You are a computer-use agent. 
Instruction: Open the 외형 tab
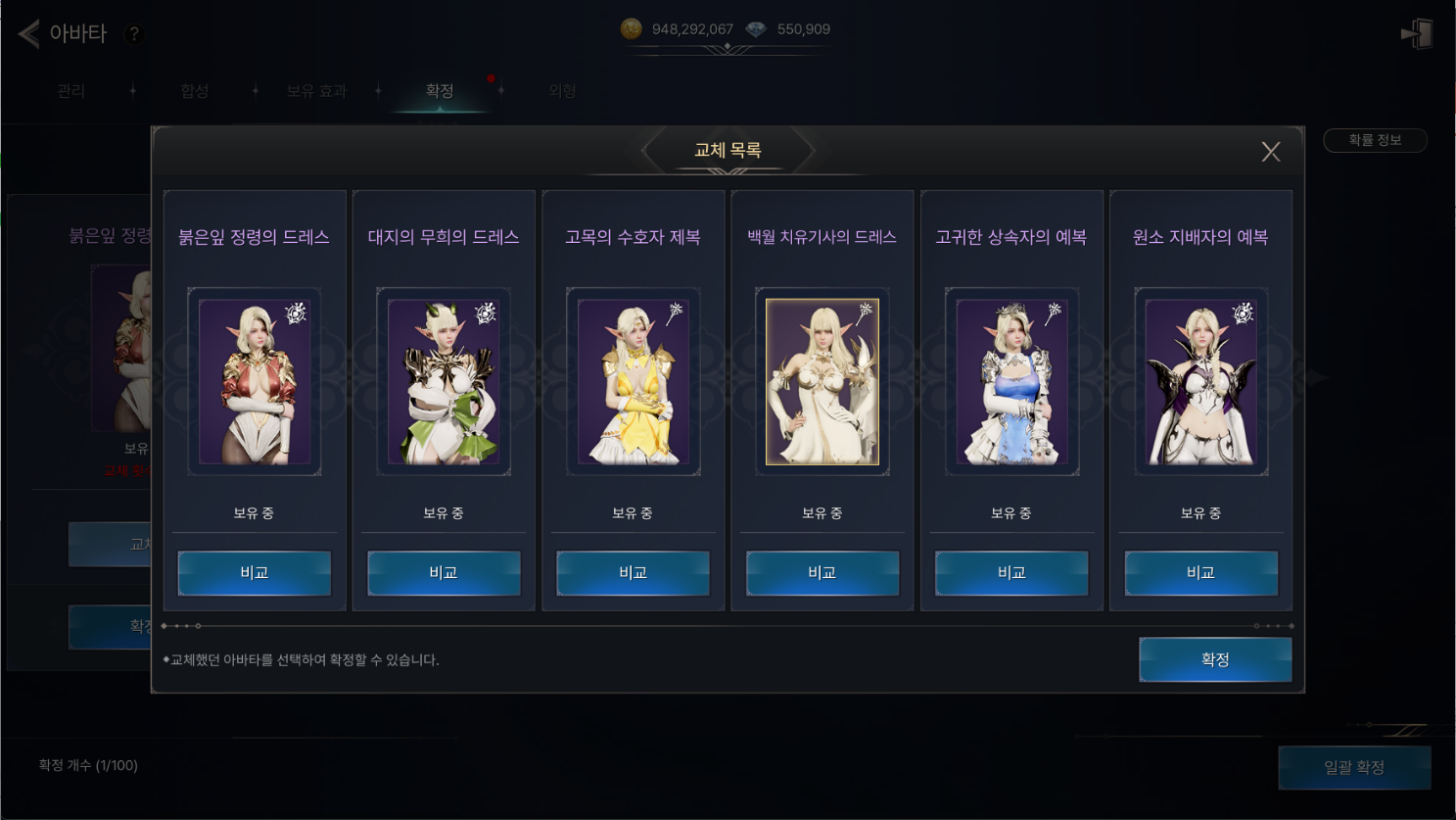tap(562, 91)
